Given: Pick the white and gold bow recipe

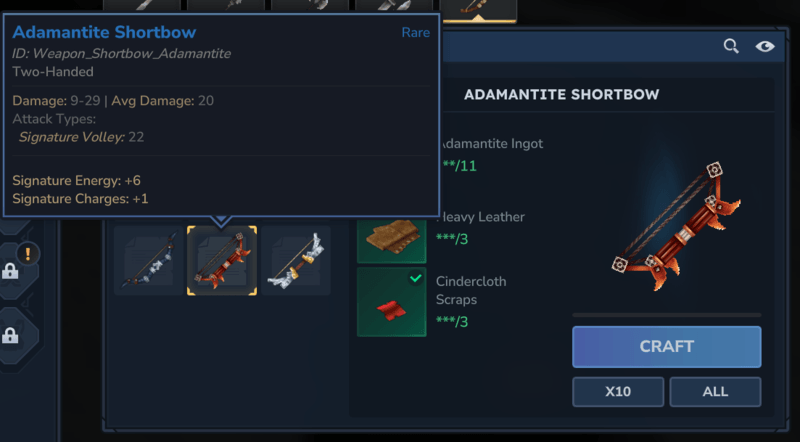Looking at the screenshot, I should pos(296,261).
